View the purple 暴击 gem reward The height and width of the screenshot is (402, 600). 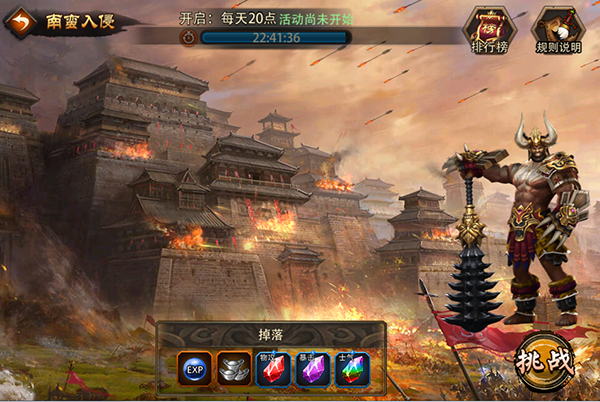pos(312,368)
